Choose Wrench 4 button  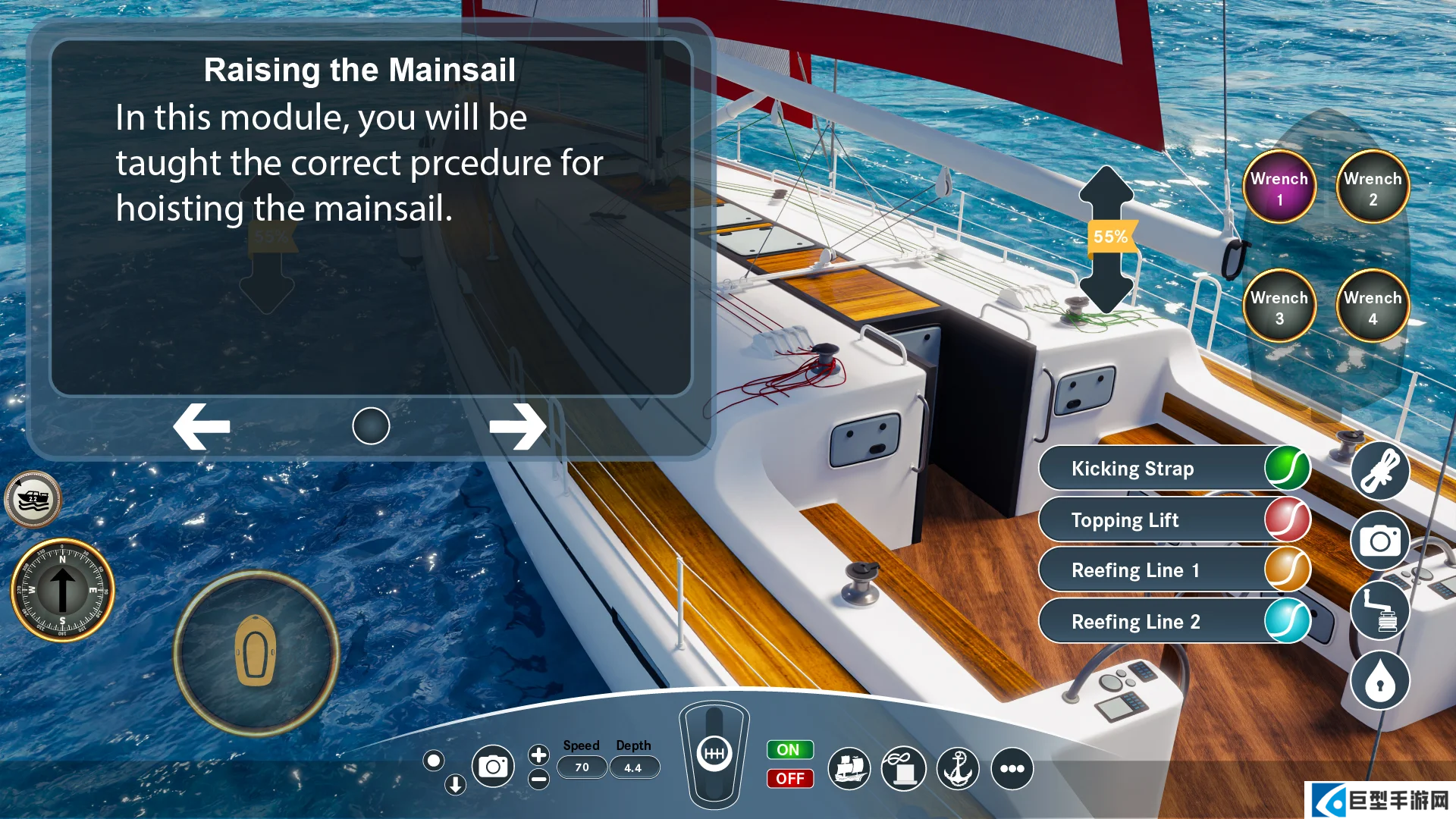pos(1373,307)
